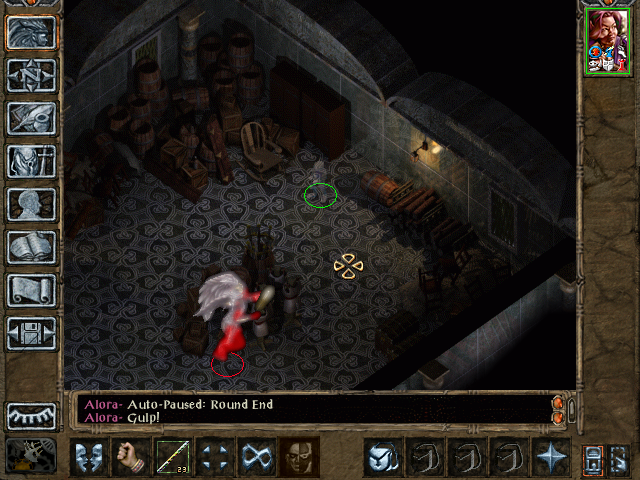Activate the two-masks action button

pos(89,456)
